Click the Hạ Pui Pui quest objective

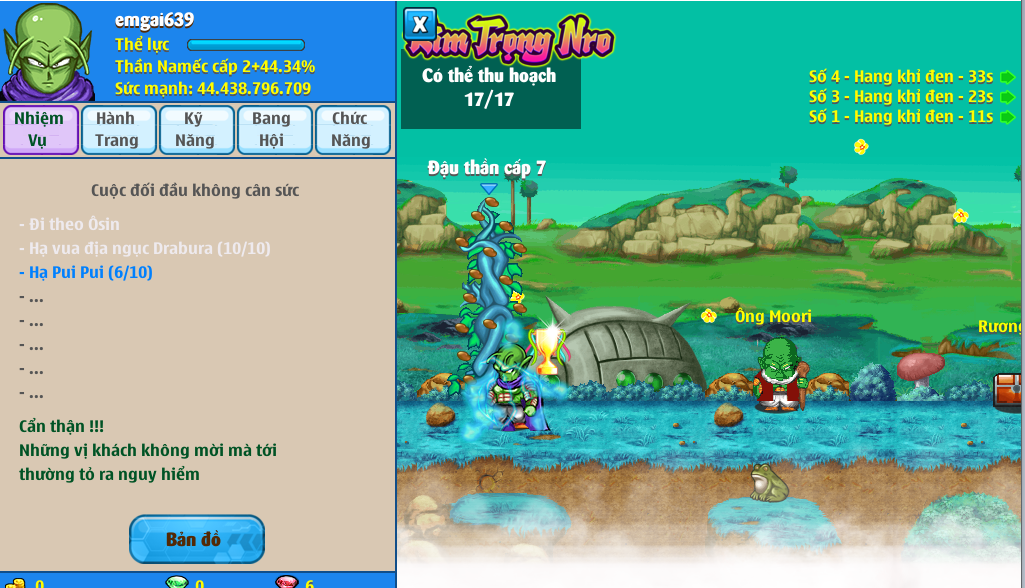pyautogui.click(x=86, y=272)
